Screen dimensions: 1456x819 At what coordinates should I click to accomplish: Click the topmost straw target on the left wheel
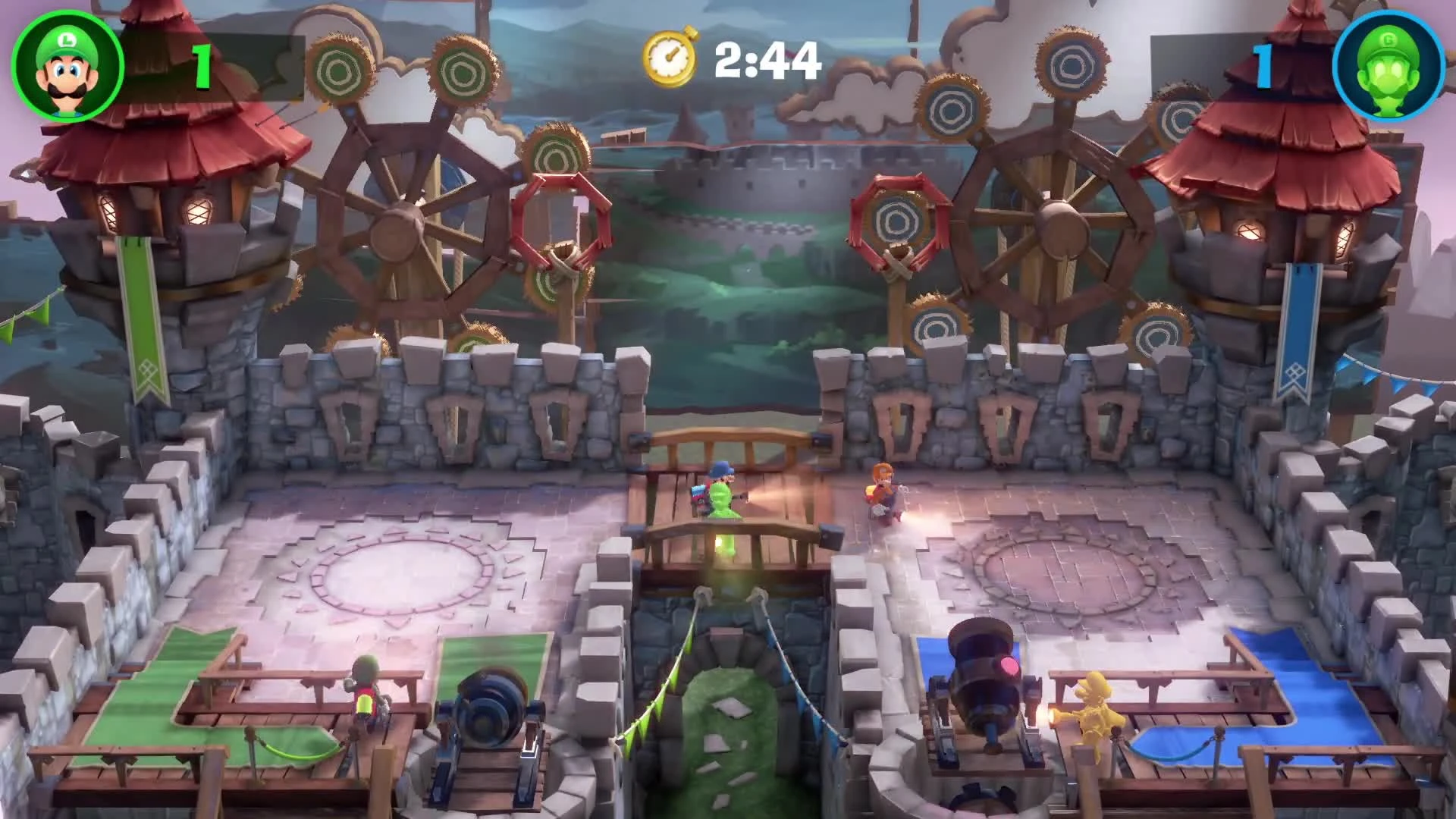340,68
